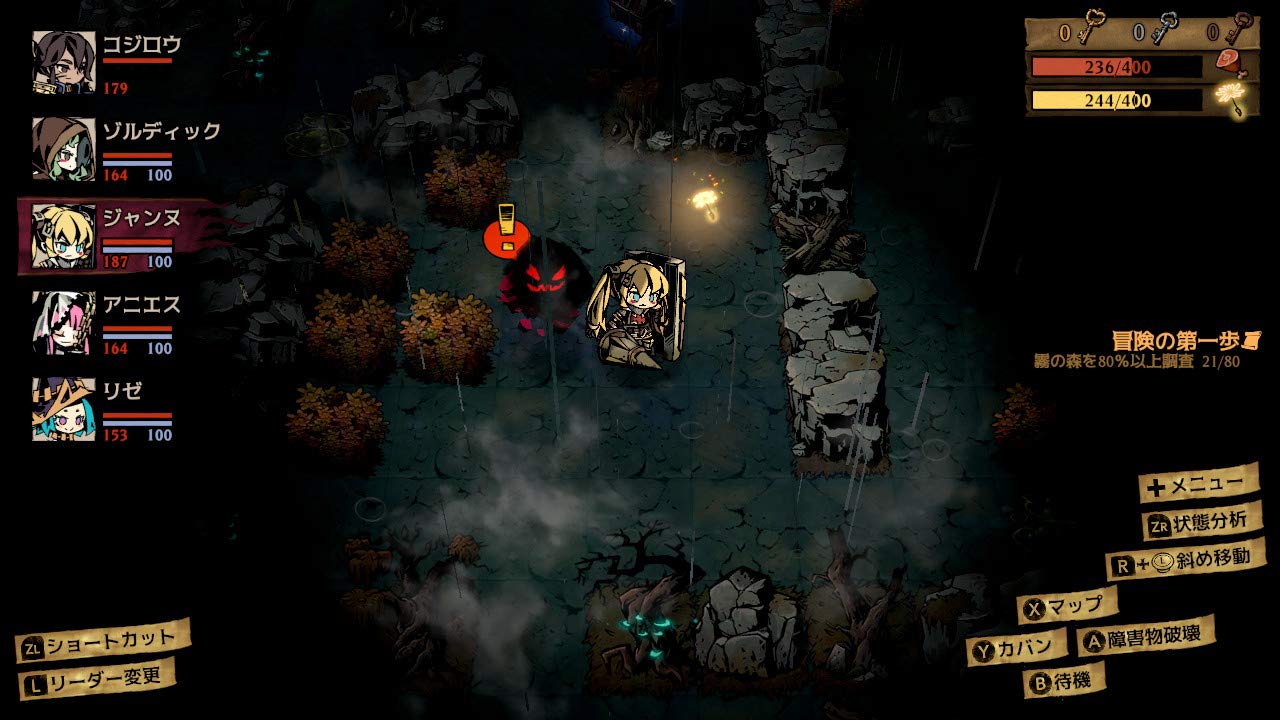Choose 障害物破壊 obstacle destroy action
Screen dimensions: 1280x720
(x=1147, y=636)
